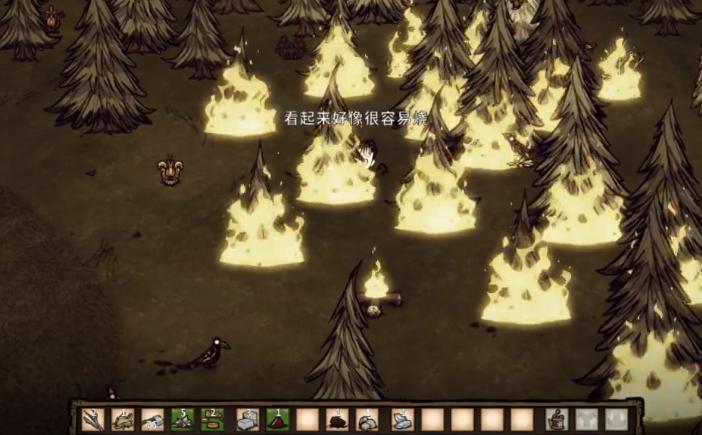Select the stack of three stone blocks

[247, 420]
